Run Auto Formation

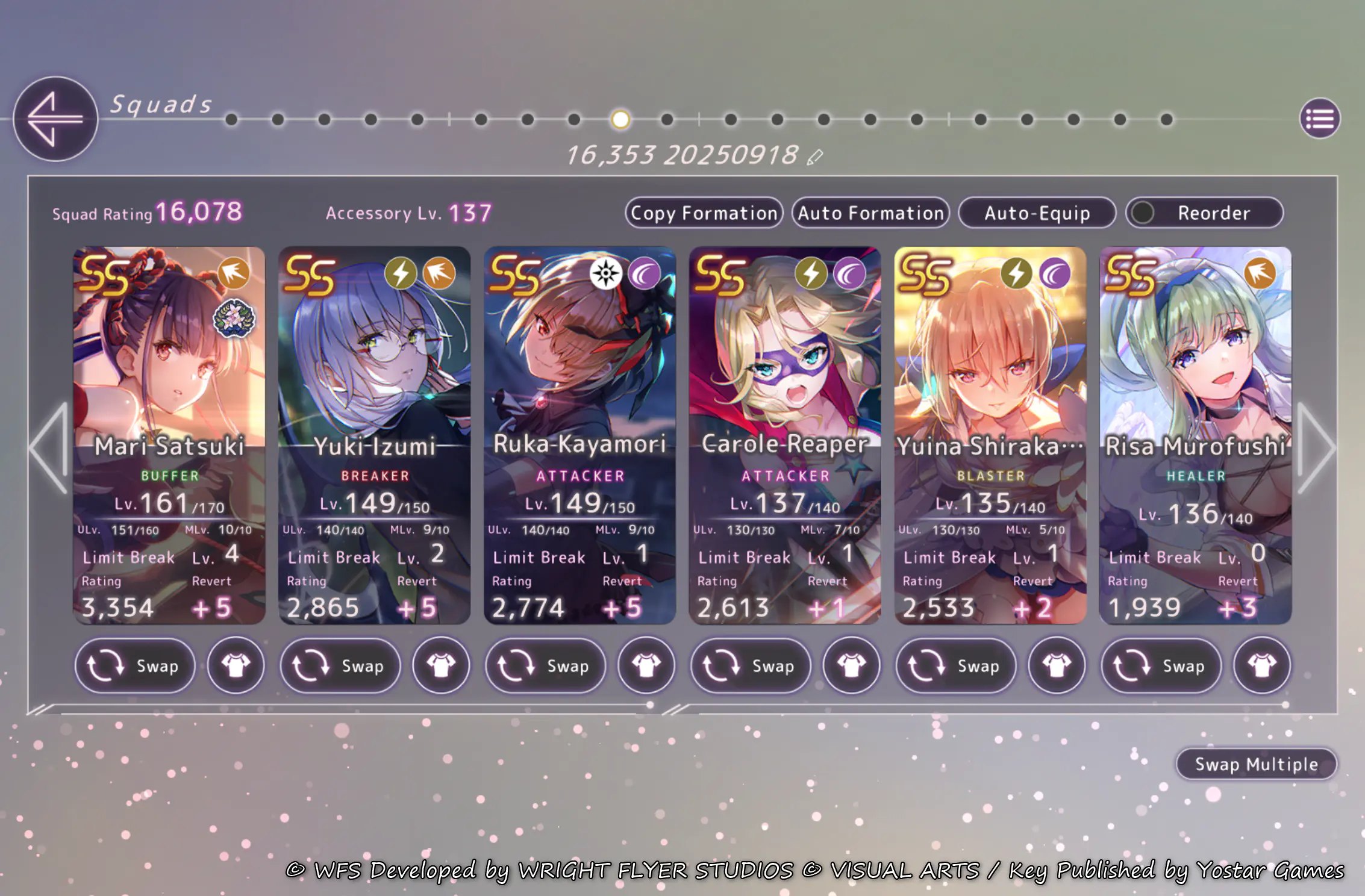[870, 213]
